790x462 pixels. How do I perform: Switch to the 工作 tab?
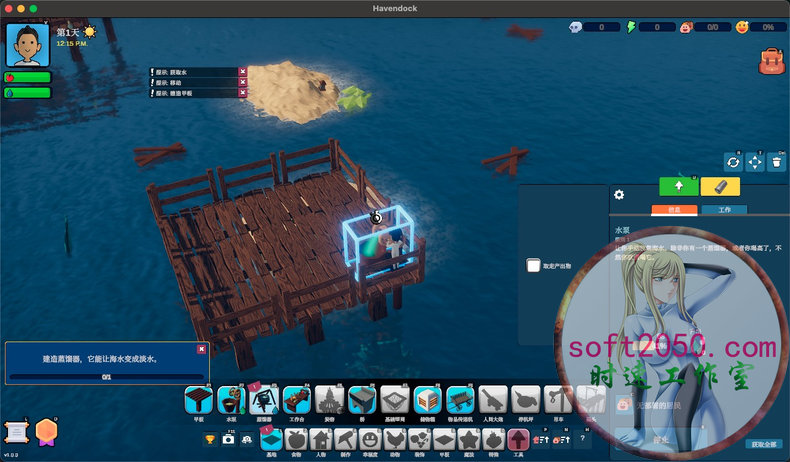click(x=724, y=210)
